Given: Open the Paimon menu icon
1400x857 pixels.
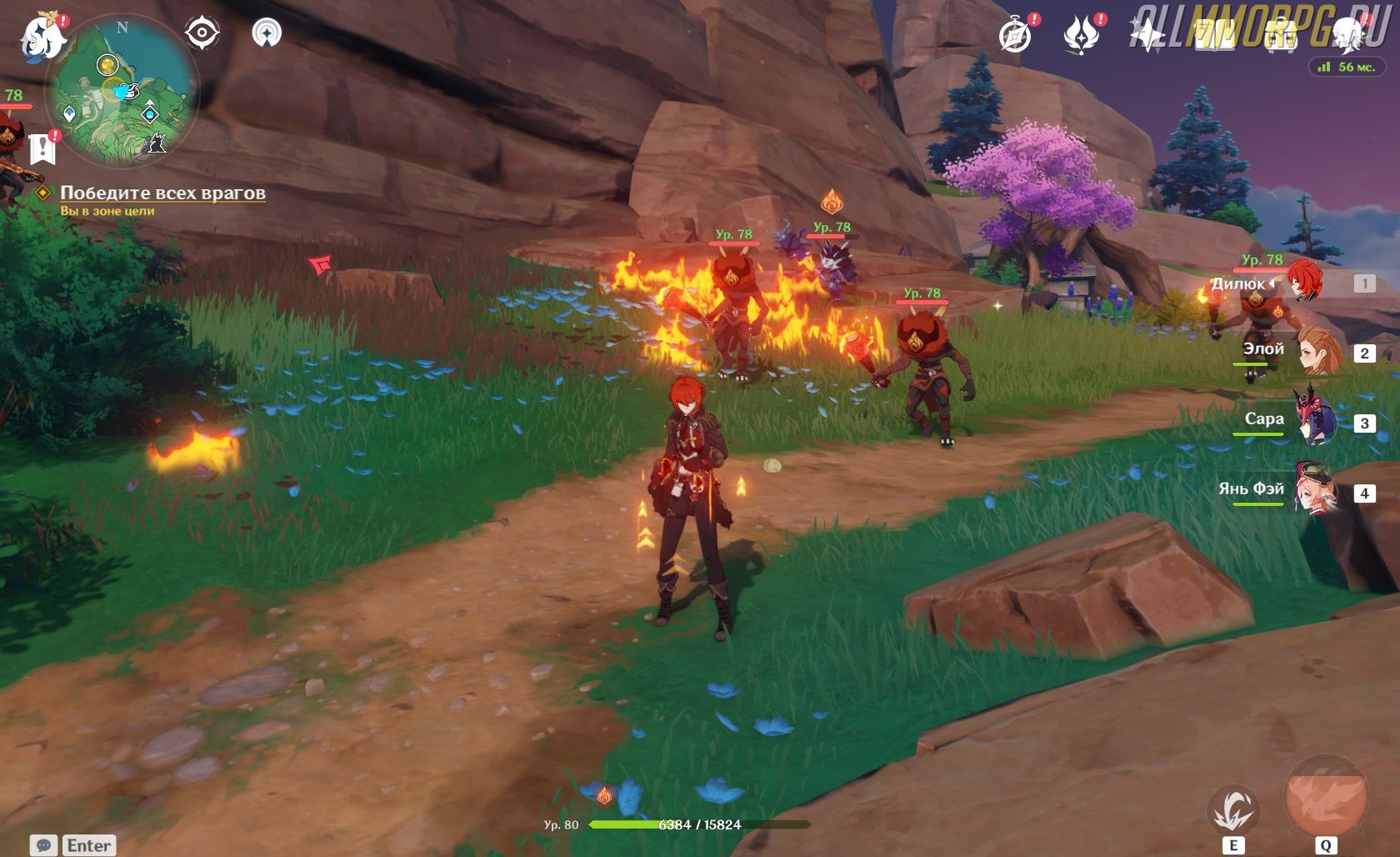Looking at the screenshot, I should pos(42,37).
